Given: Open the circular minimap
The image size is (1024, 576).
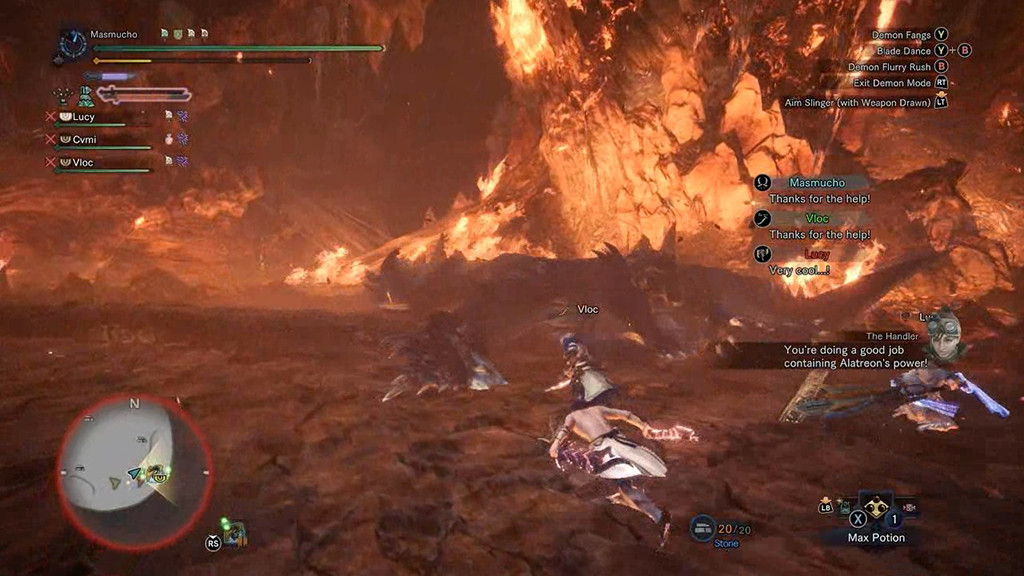Looking at the screenshot, I should click(x=134, y=471).
